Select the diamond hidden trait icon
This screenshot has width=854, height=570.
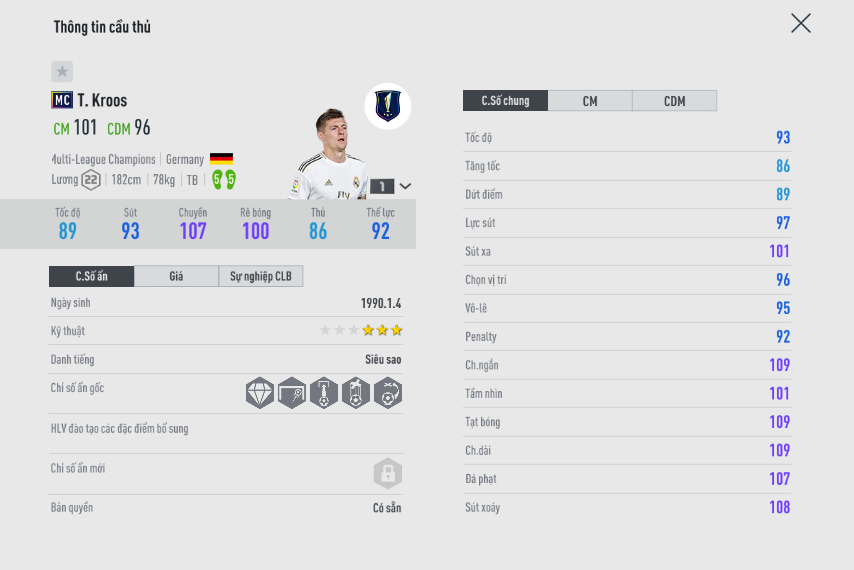(260, 393)
